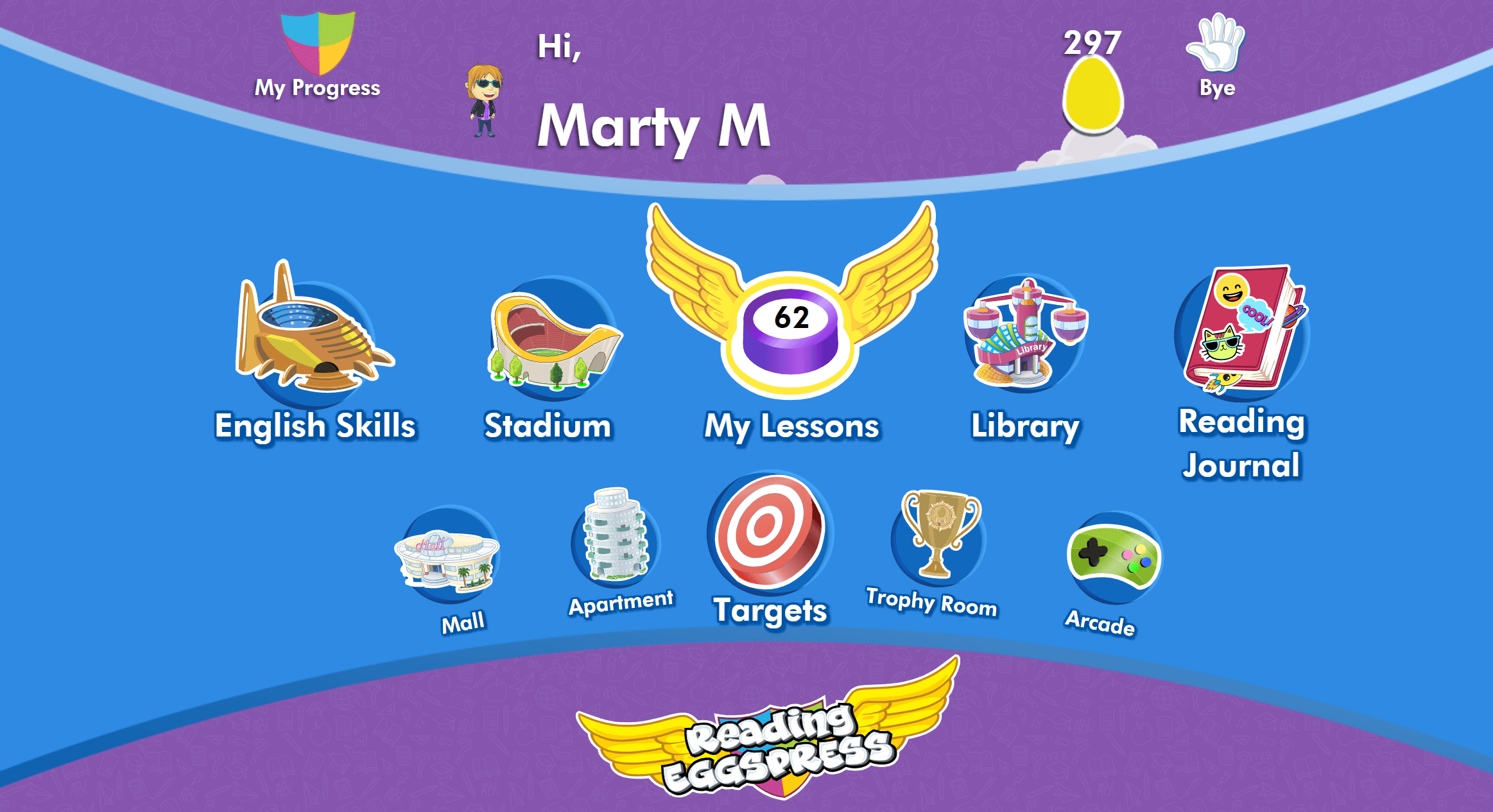Click the My Progress label text
Screen dimensions: 1493x812
pos(317,89)
